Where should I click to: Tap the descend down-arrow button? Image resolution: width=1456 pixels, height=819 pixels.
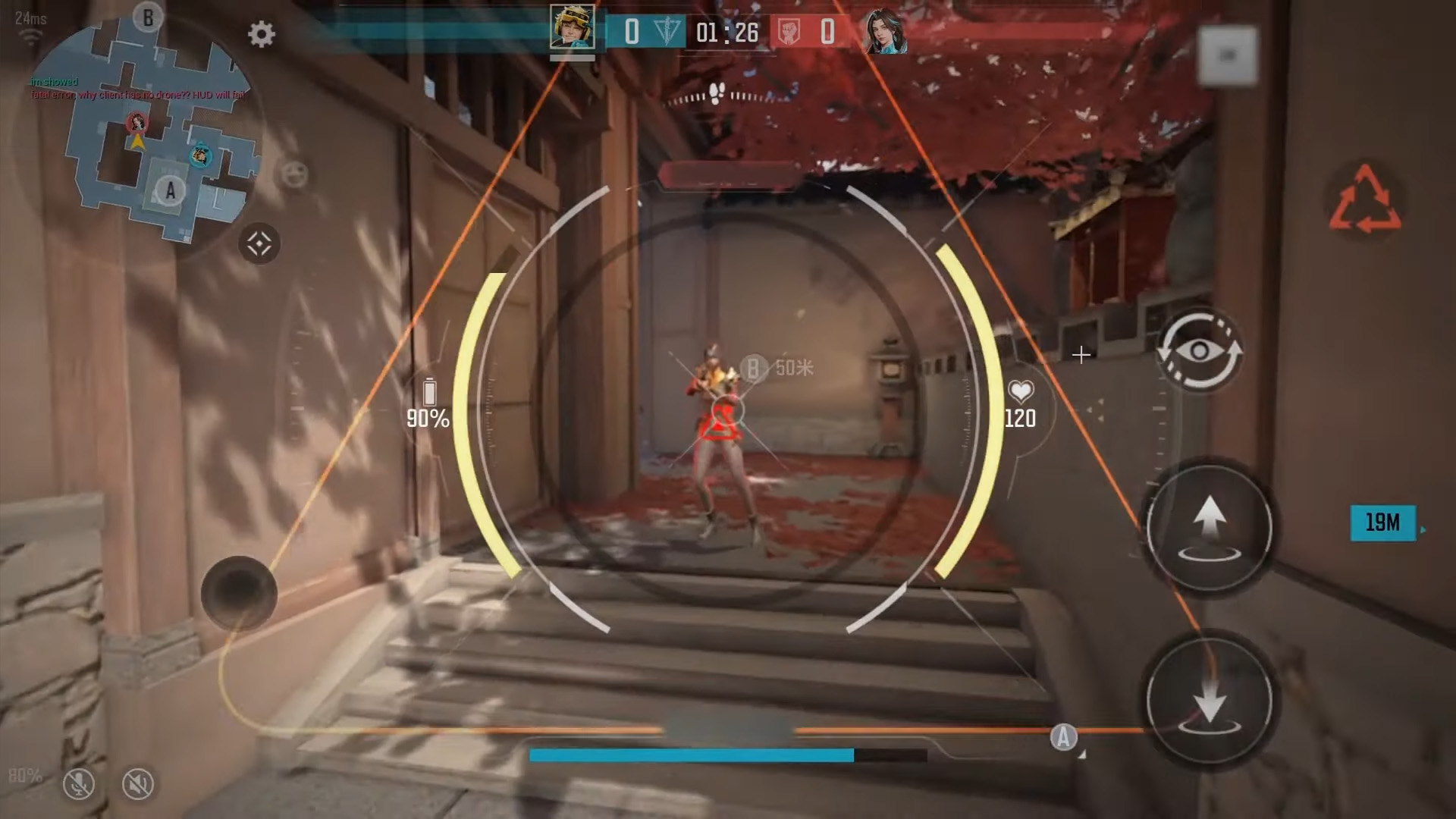[1209, 699]
